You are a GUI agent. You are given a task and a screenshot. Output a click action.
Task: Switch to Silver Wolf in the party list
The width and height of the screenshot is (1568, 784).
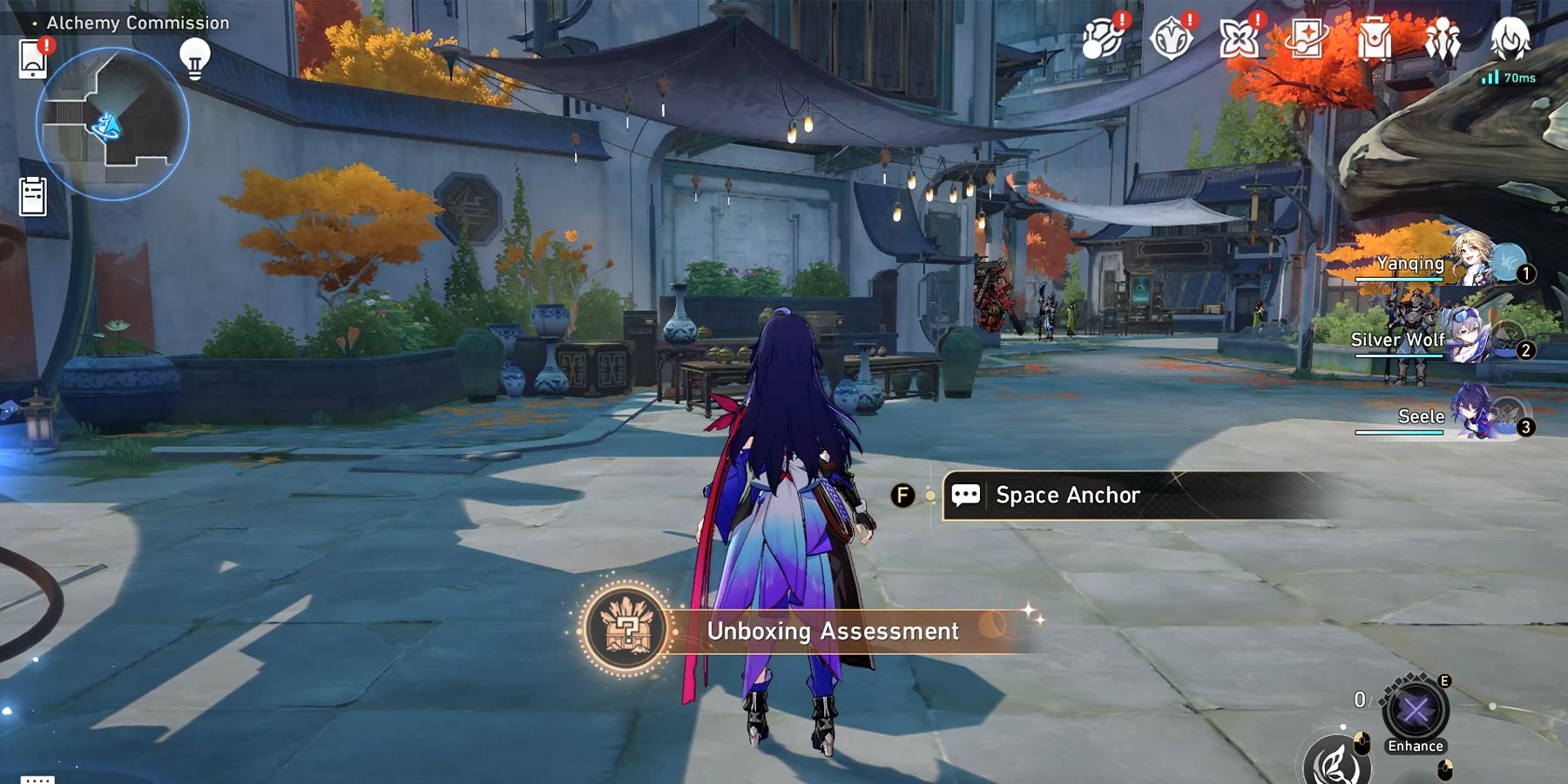[x=1446, y=340]
